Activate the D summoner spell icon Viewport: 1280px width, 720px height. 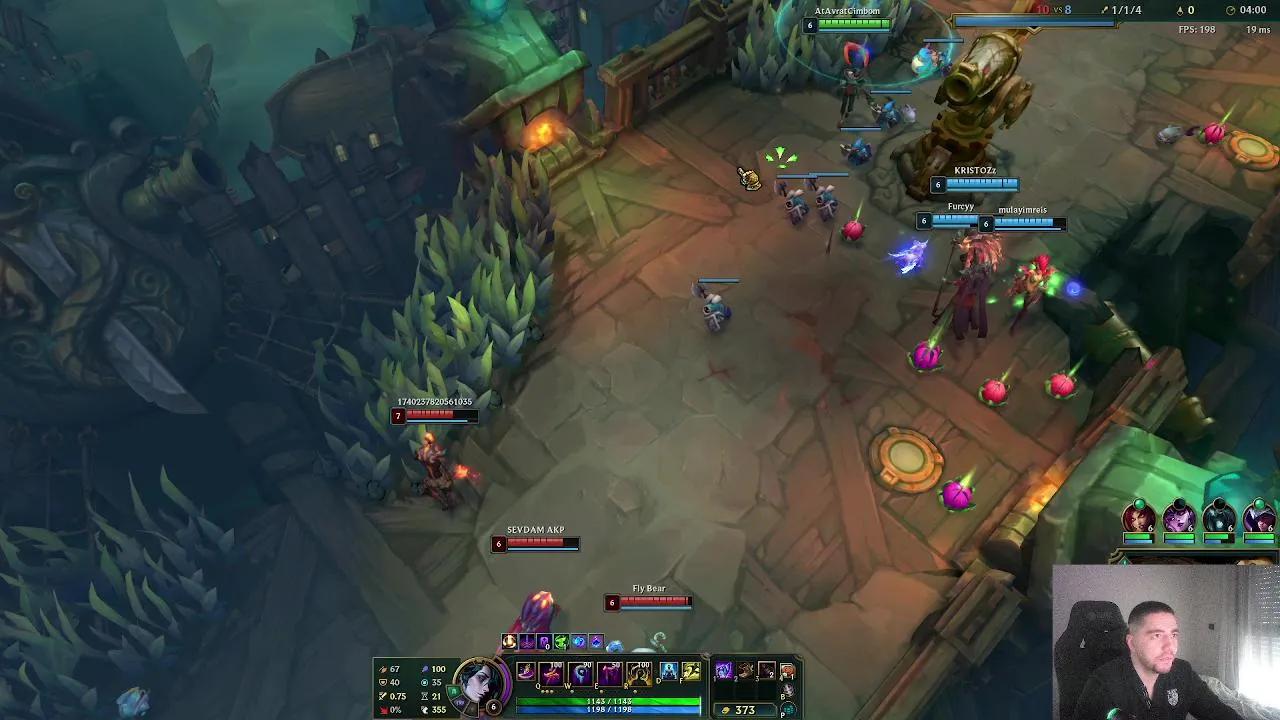(x=669, y=671)
